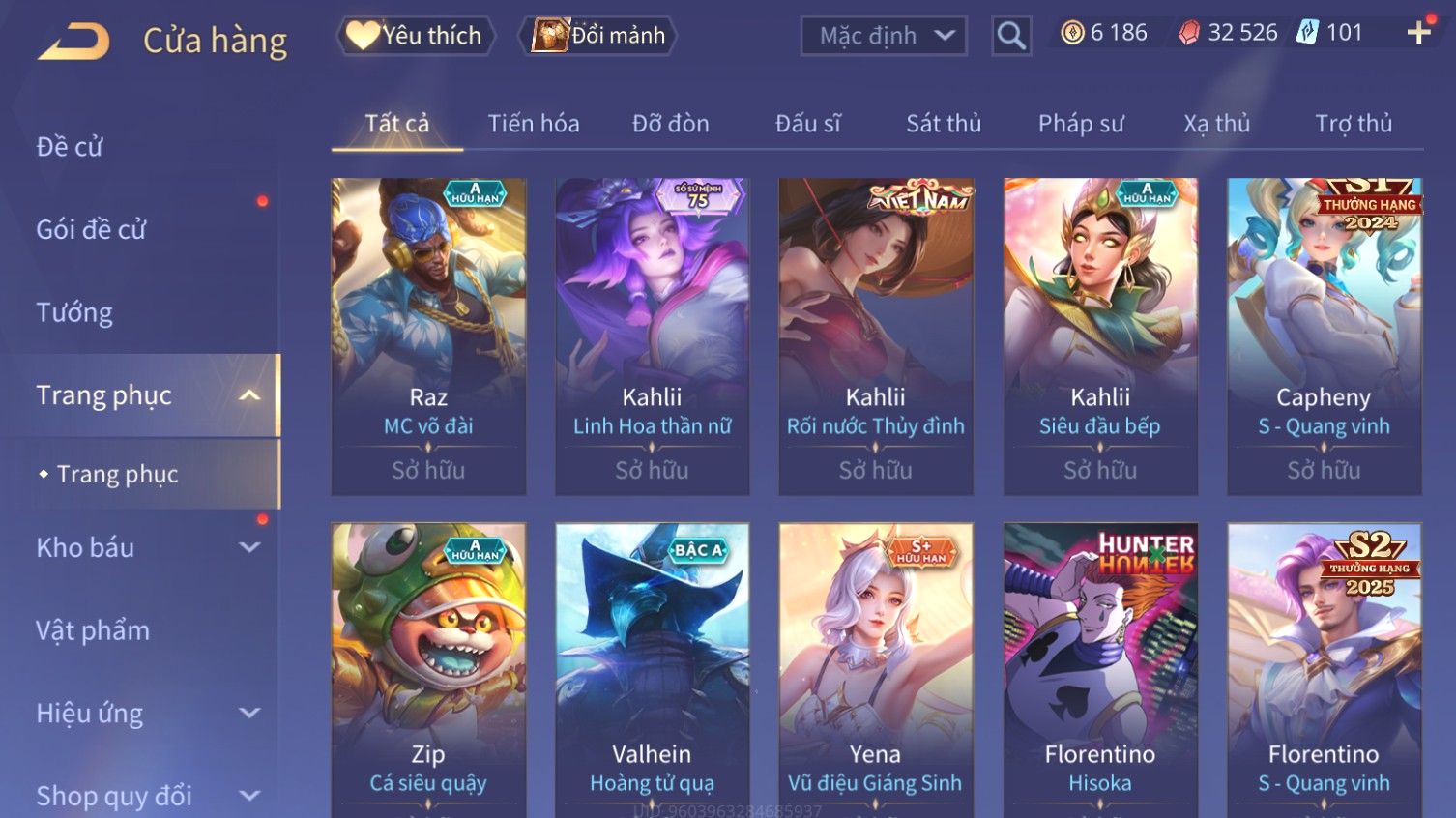Open the Tướng heroes section
Viewport: 1456px width, 818px height.
tap(74, 312)
